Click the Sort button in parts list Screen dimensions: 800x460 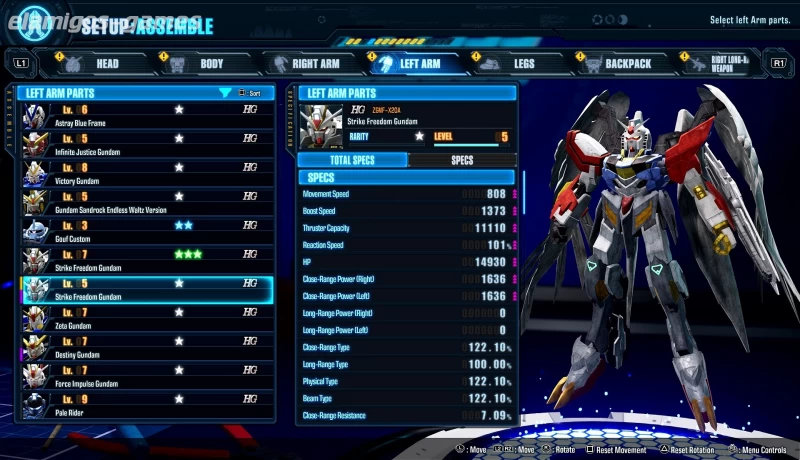pos(250,93)
